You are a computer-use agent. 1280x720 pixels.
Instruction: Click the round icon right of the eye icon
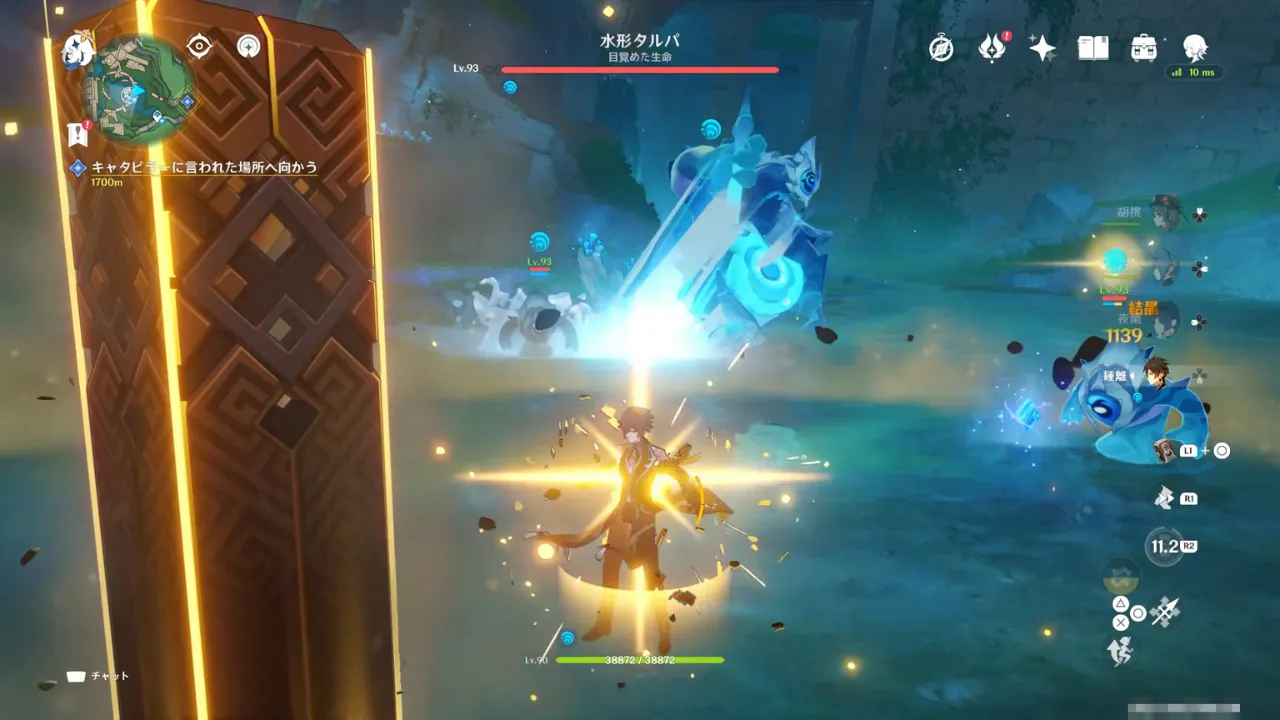(249, 46)
